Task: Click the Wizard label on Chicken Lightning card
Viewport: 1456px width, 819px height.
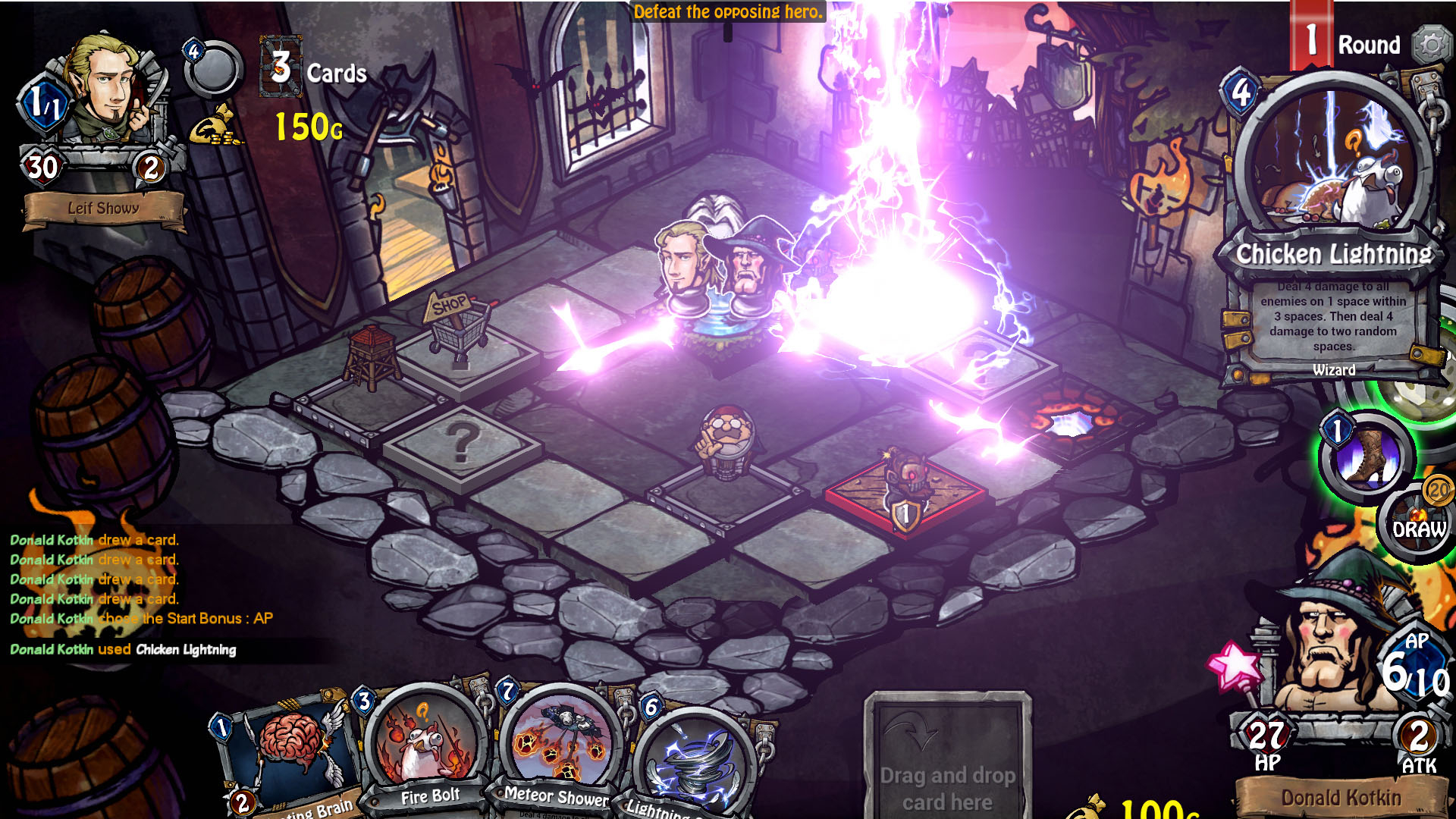Action: (1335, 370)
